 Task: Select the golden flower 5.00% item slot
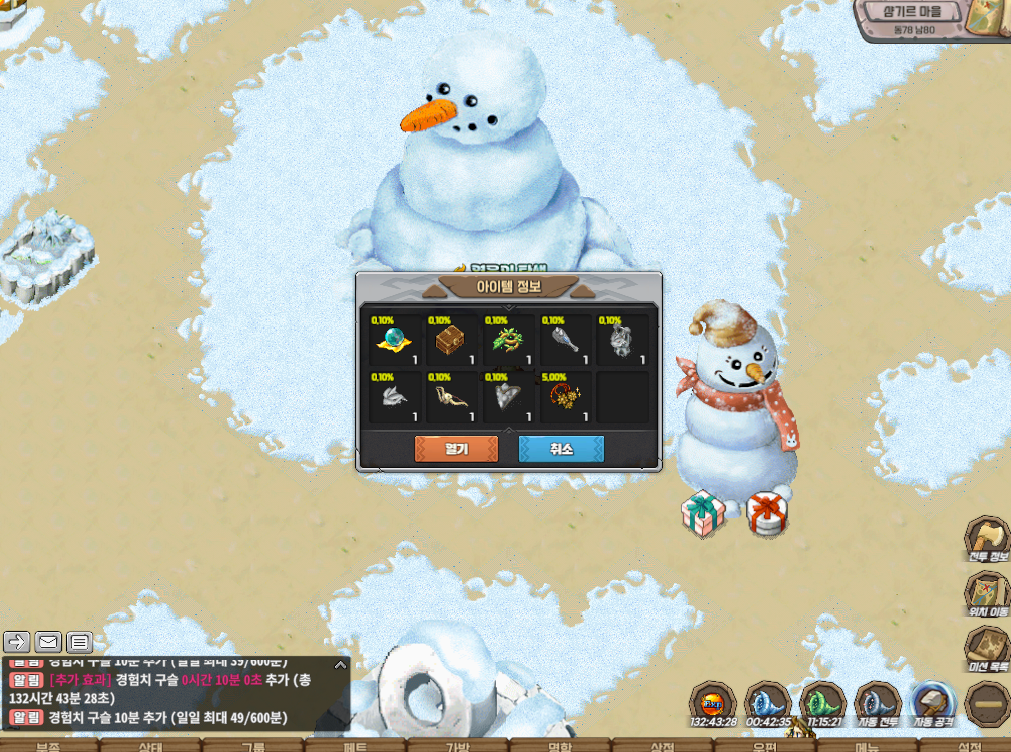tap(565, 397)
